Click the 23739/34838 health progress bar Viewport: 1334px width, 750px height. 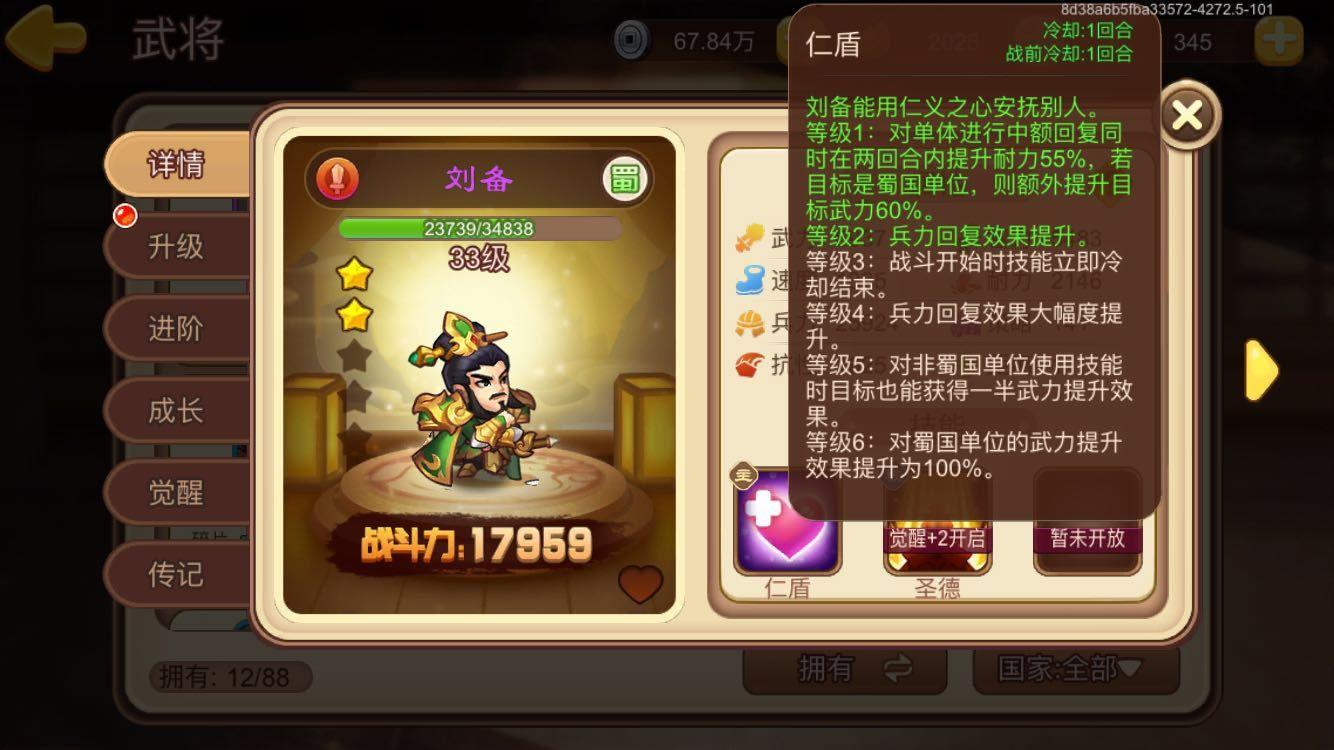478,230
